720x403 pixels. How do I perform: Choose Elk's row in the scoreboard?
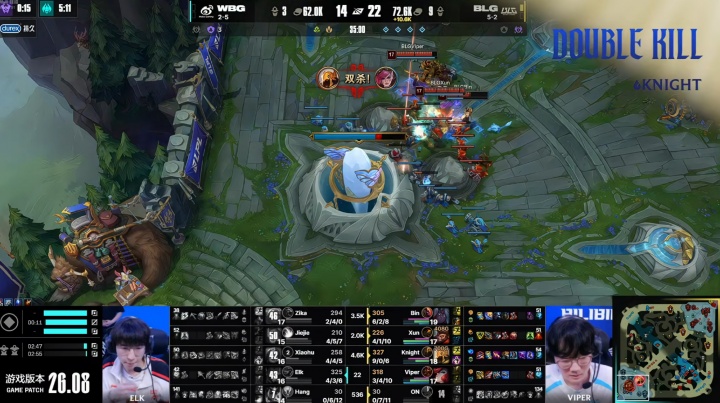(x=310, y=374)
